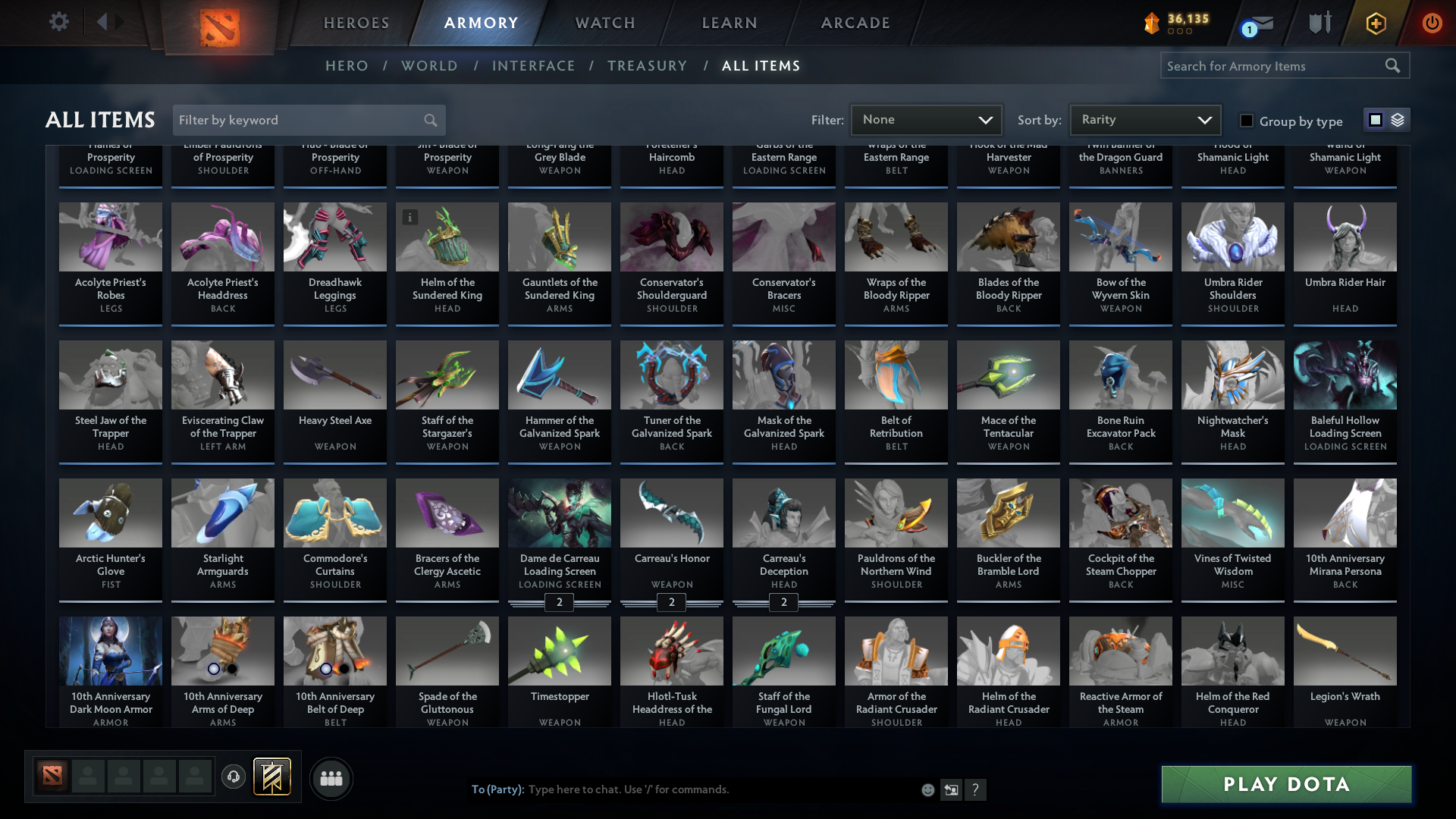Open the emoticon picker beside chat
The width and height of the screenshot is (1456, 819).
tap(927, 789)
